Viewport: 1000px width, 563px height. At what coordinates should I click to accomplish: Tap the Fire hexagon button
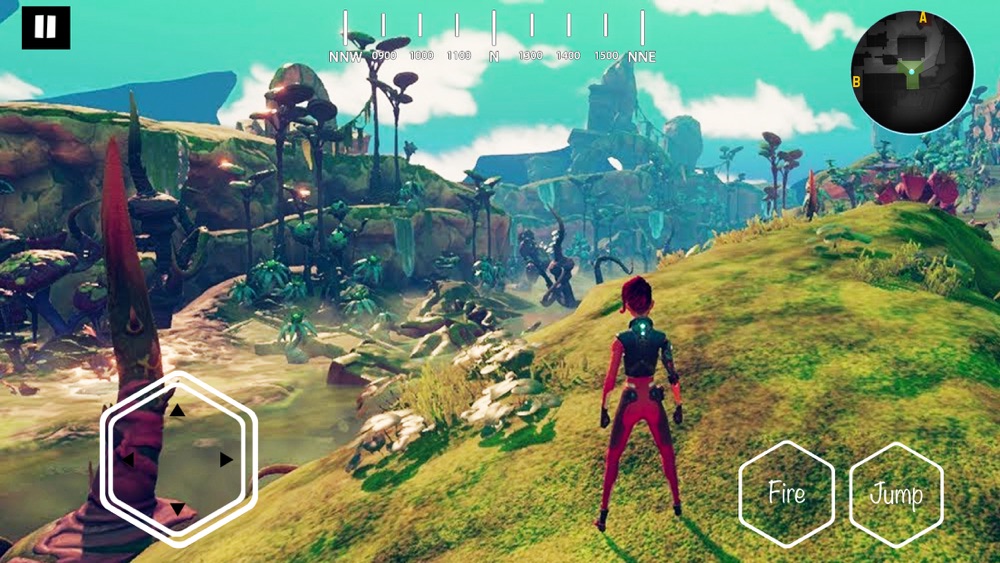click(786, 493)
